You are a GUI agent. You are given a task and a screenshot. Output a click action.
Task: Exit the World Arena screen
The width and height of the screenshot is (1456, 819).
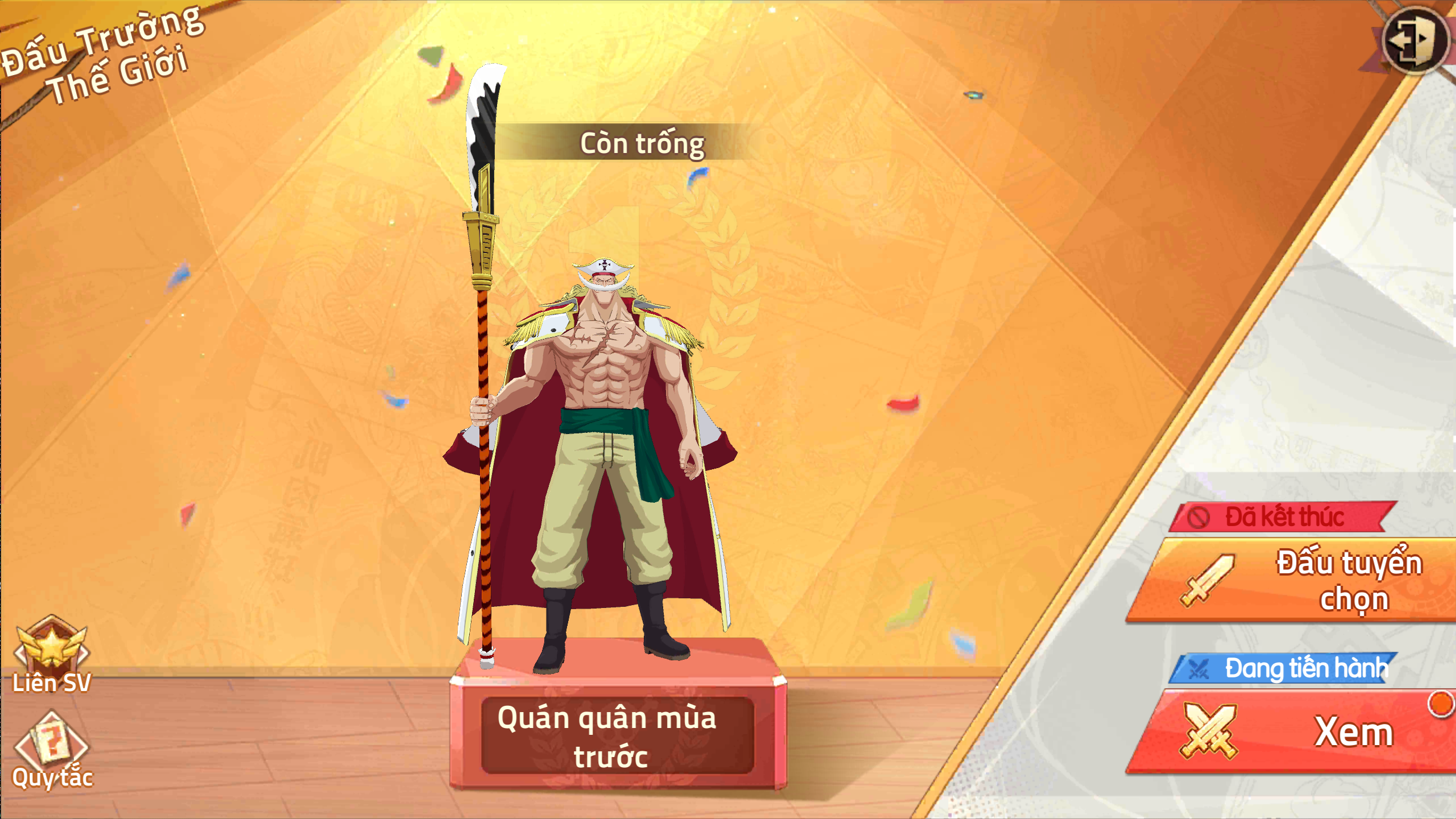pos(1414,41)
